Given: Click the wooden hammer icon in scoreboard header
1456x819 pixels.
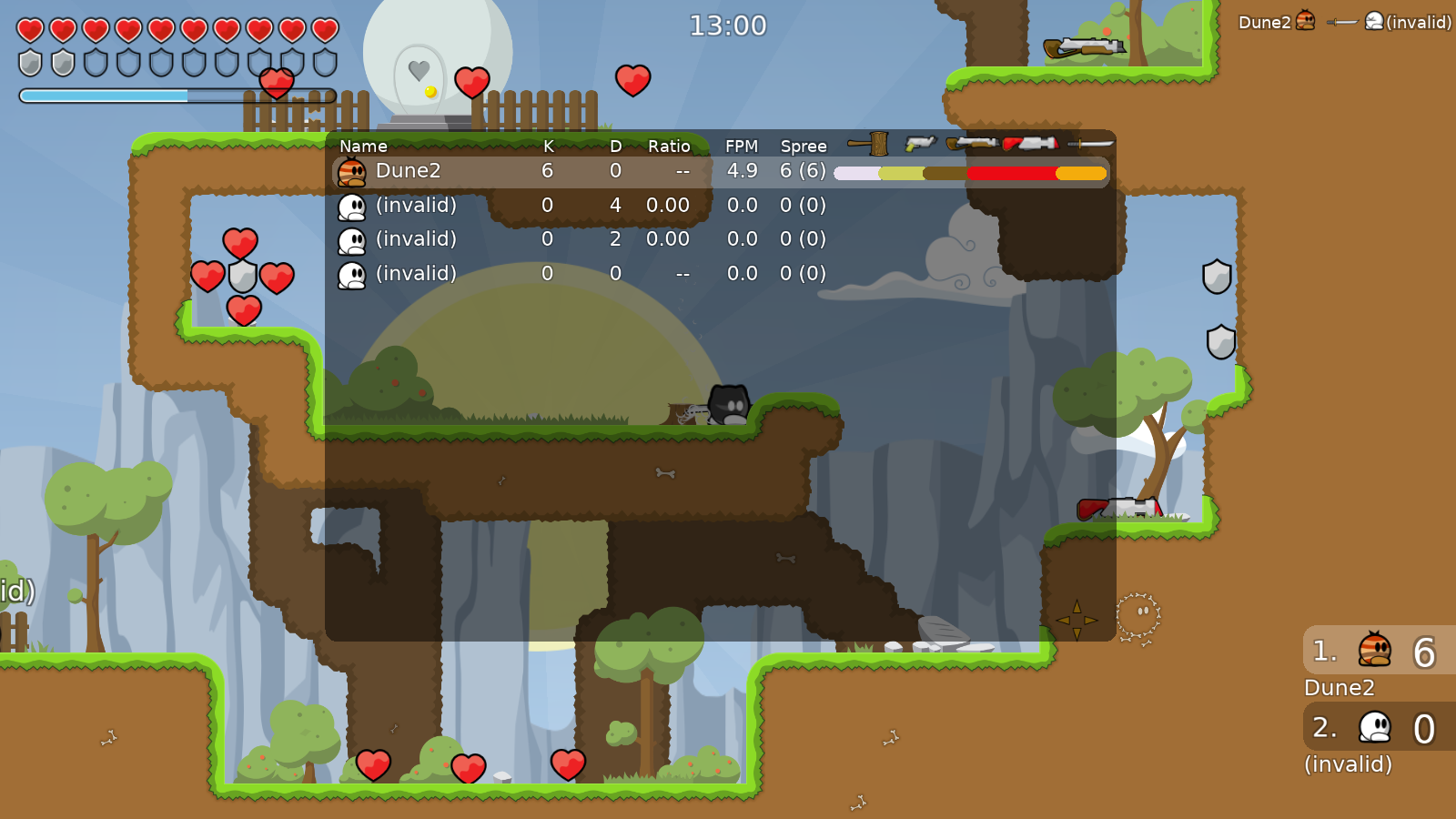Looking at the screenshot, I should coord(869,144).
